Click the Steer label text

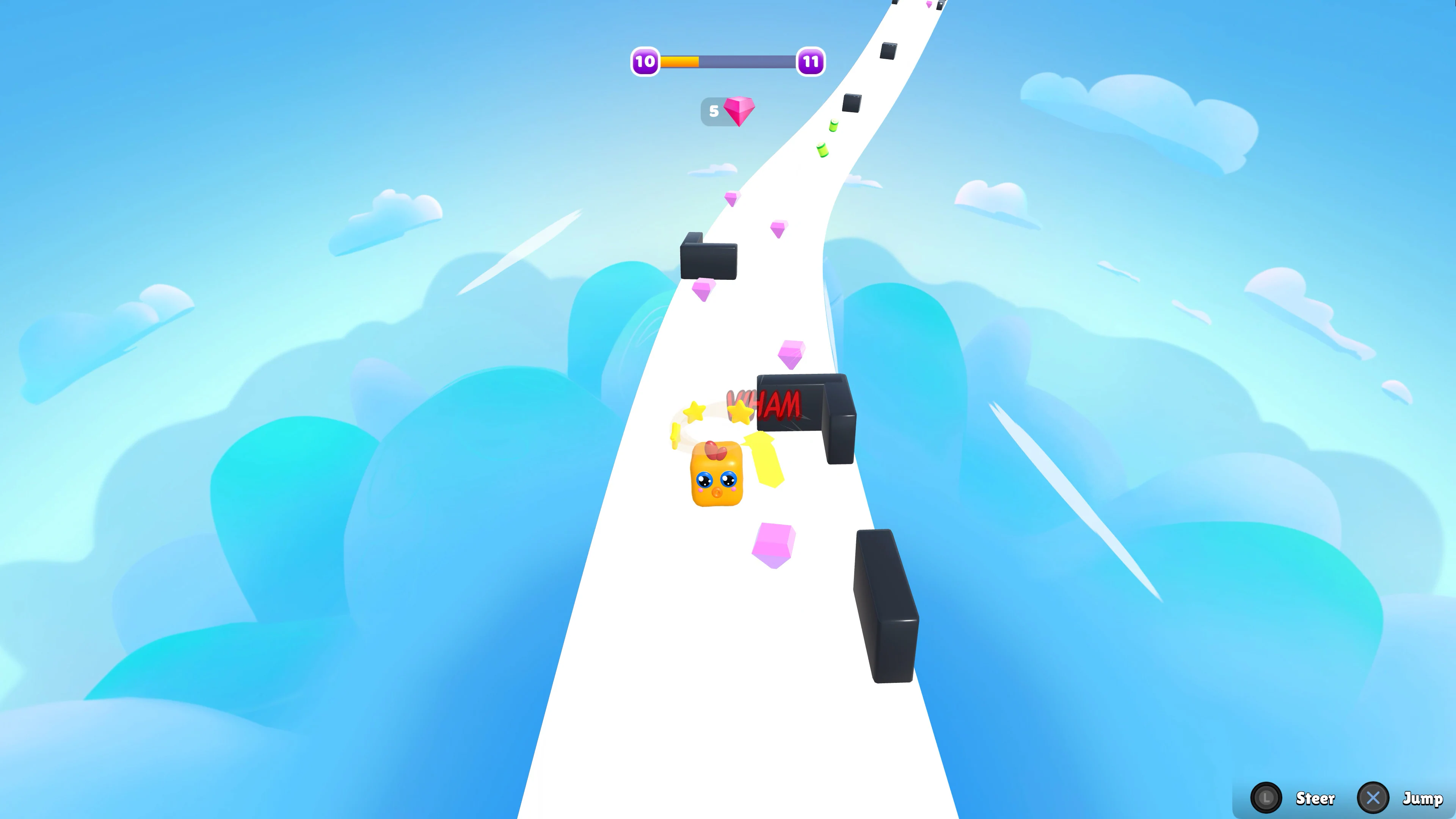pyautogui.click(x=1316, y=799)
